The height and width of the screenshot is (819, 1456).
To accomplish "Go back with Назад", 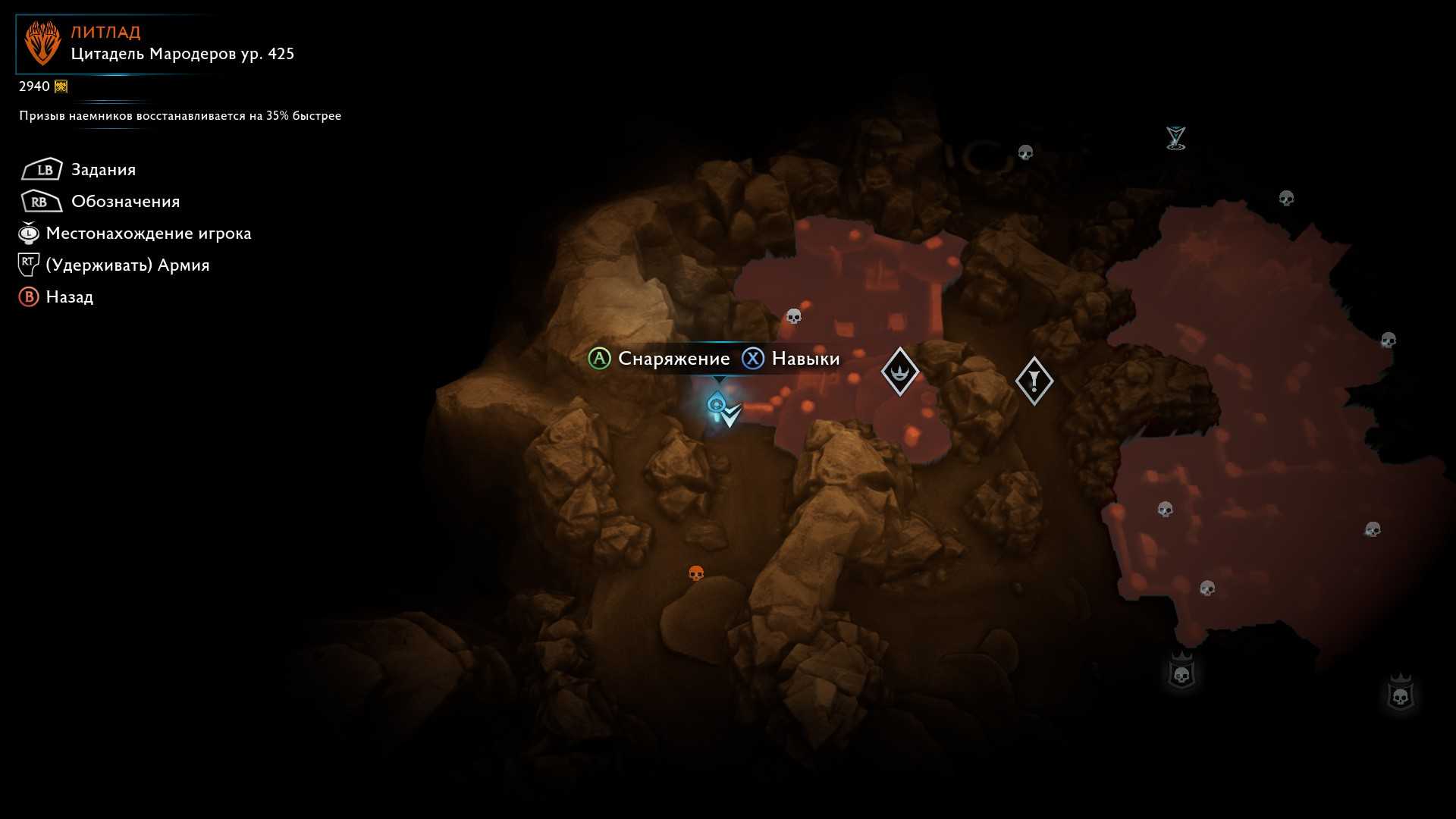I will tap(69, 297).
